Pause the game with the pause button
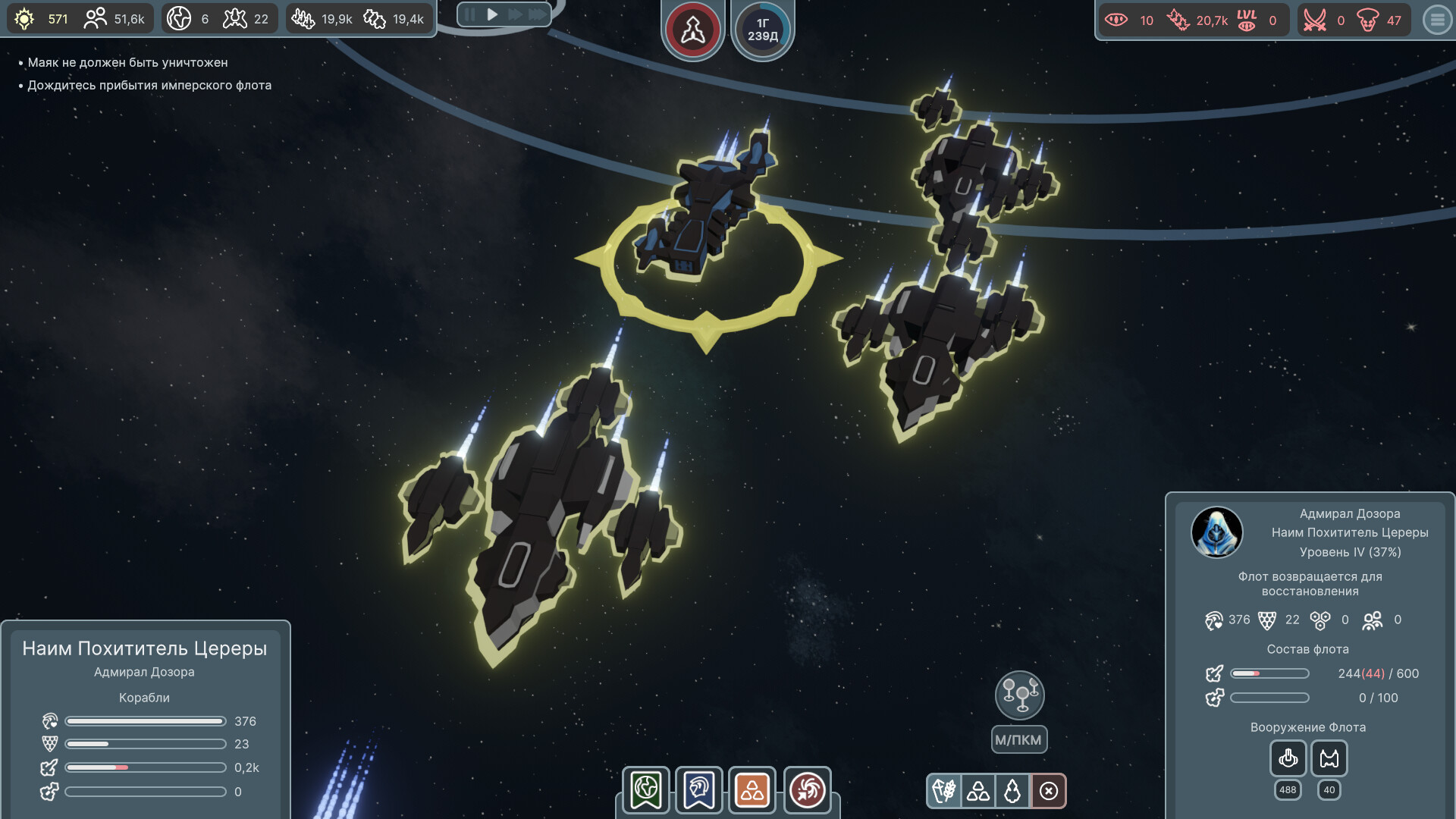Viewport: 1456px width, 819px height. (x=470, y=14)
